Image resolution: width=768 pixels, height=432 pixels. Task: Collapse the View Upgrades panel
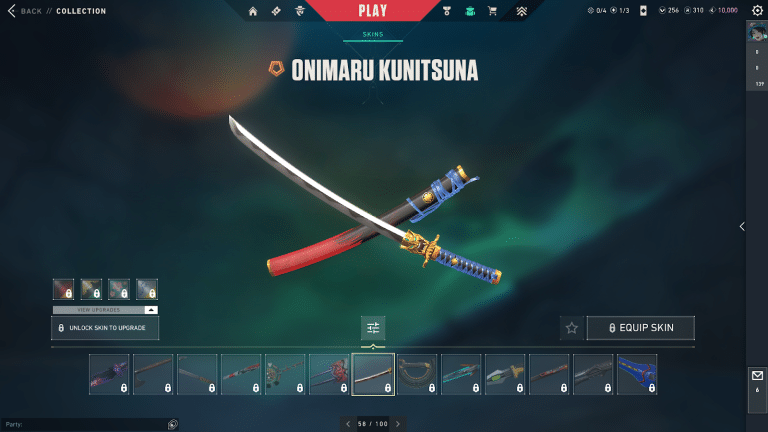tap(151, 310)
